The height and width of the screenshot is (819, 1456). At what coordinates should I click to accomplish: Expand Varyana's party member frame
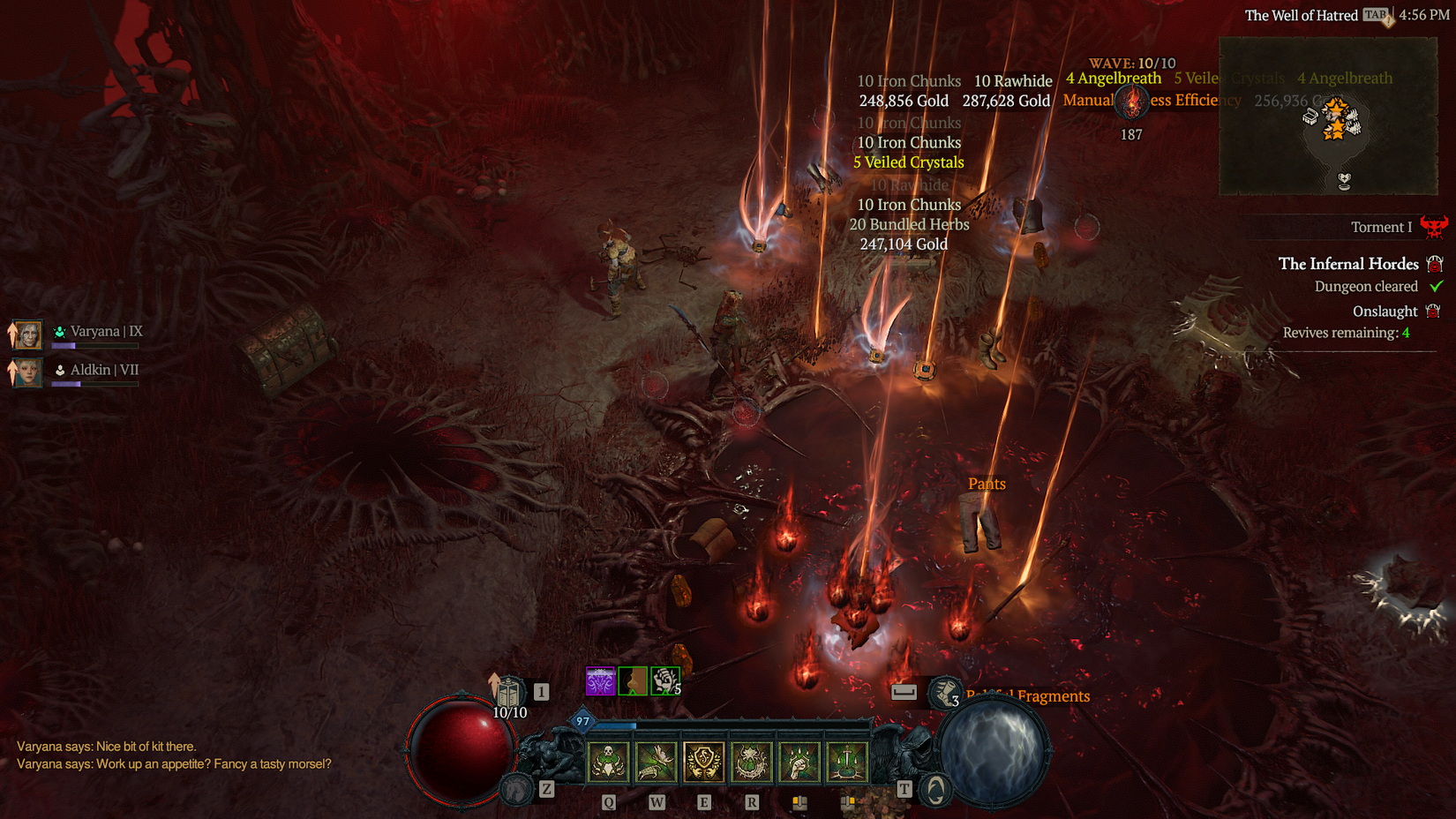[27, 334]
